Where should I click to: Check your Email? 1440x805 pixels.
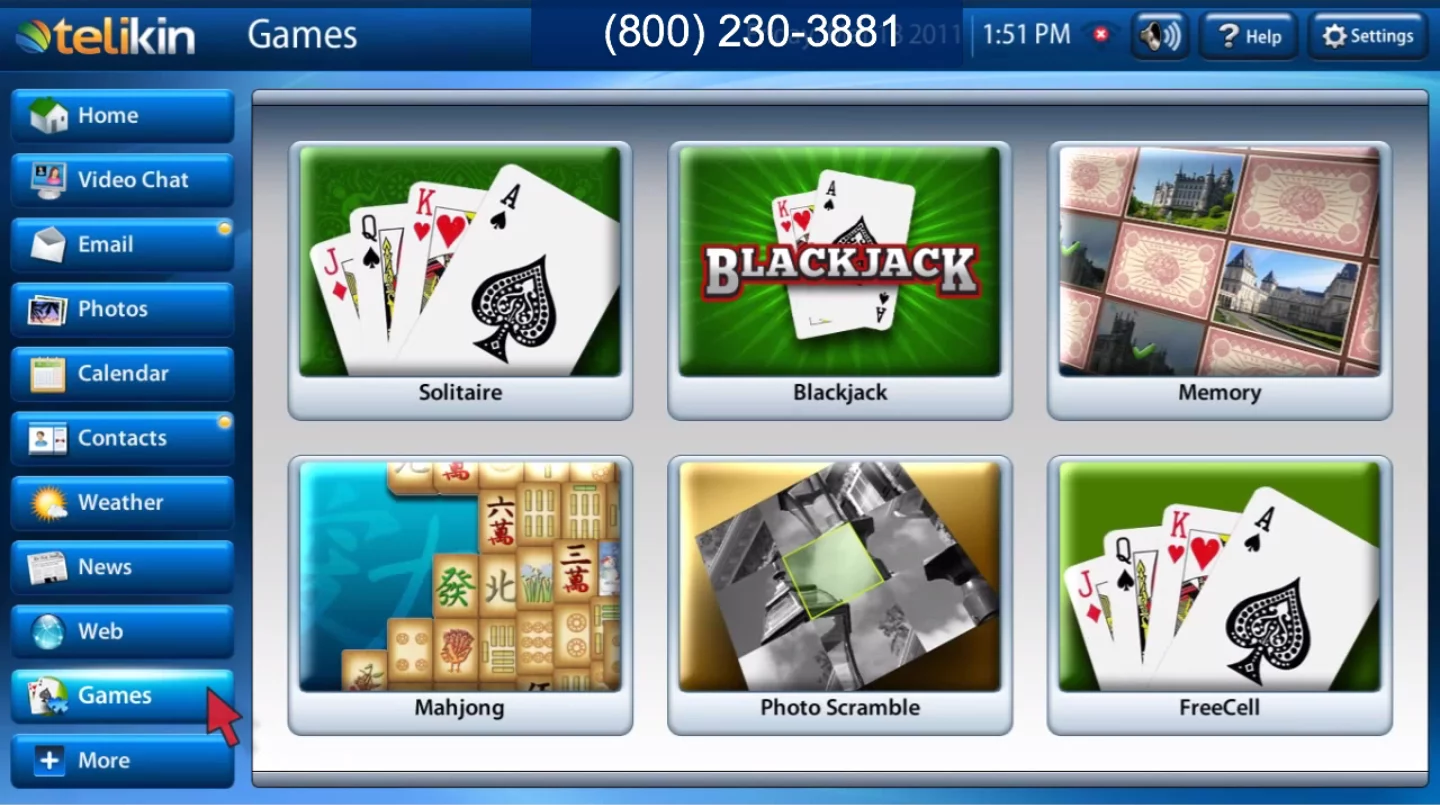coord(120,244)
